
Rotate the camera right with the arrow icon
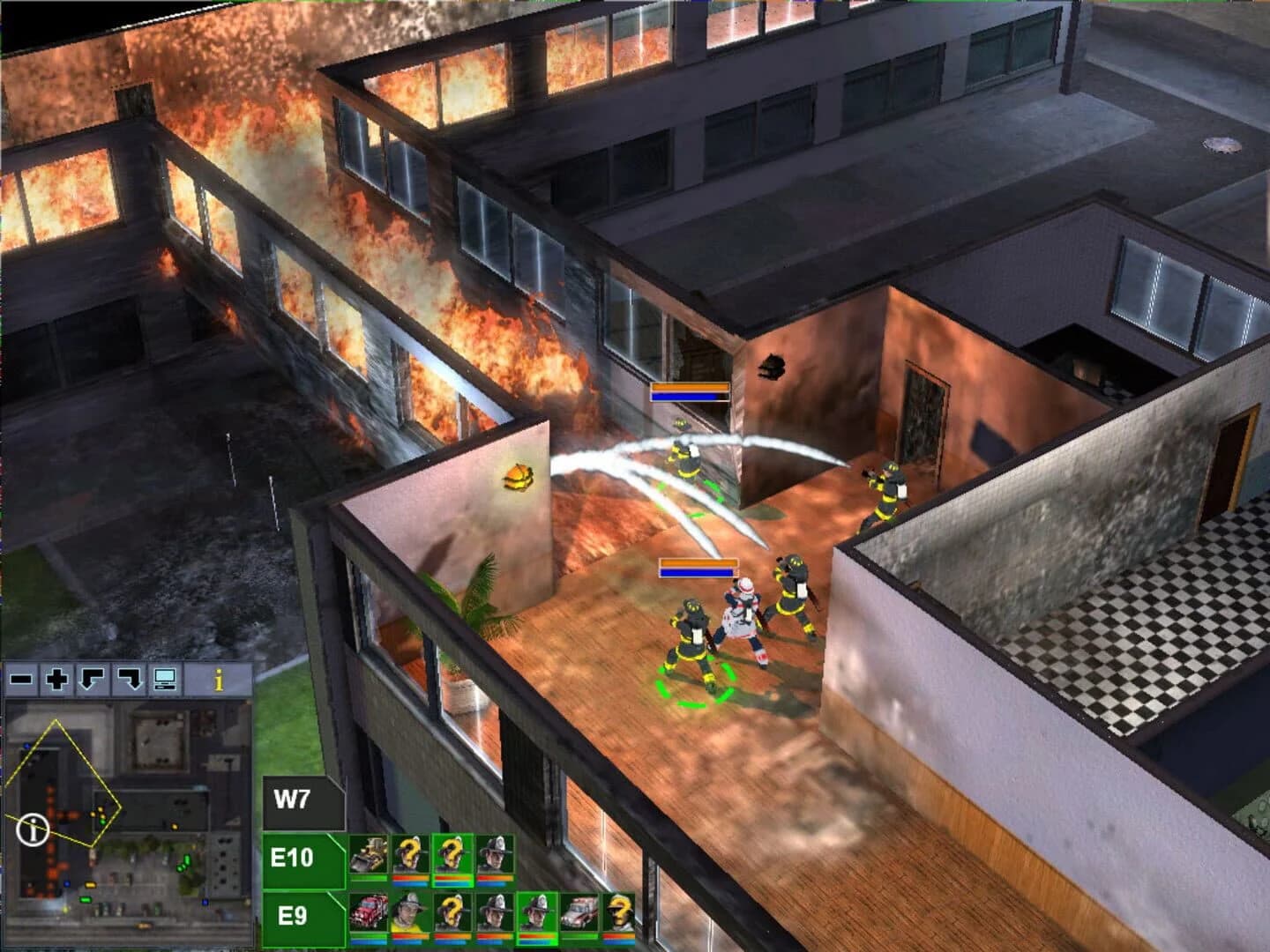(127, 678)
